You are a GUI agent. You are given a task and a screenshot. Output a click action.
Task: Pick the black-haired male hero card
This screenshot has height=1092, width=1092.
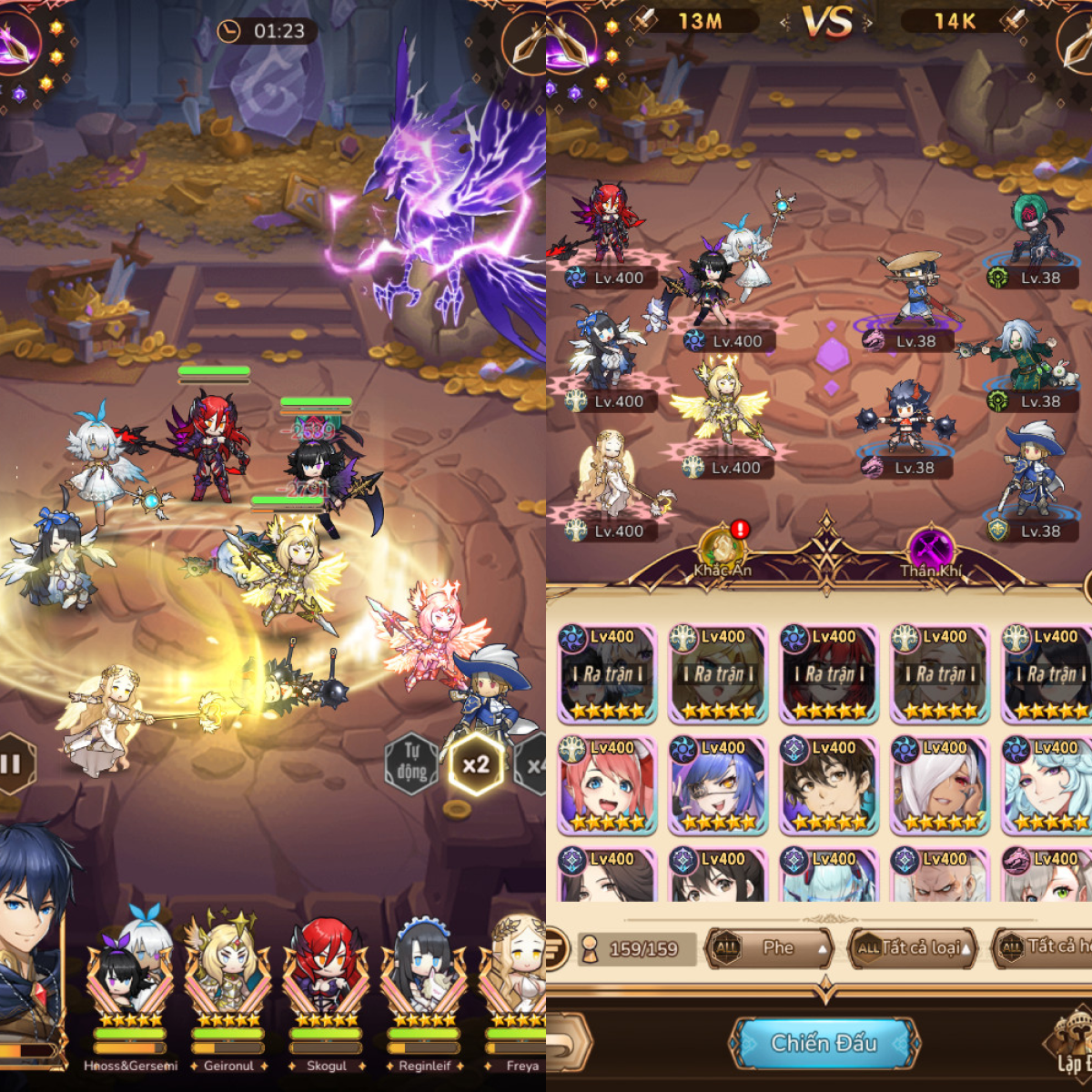[829, 785]
